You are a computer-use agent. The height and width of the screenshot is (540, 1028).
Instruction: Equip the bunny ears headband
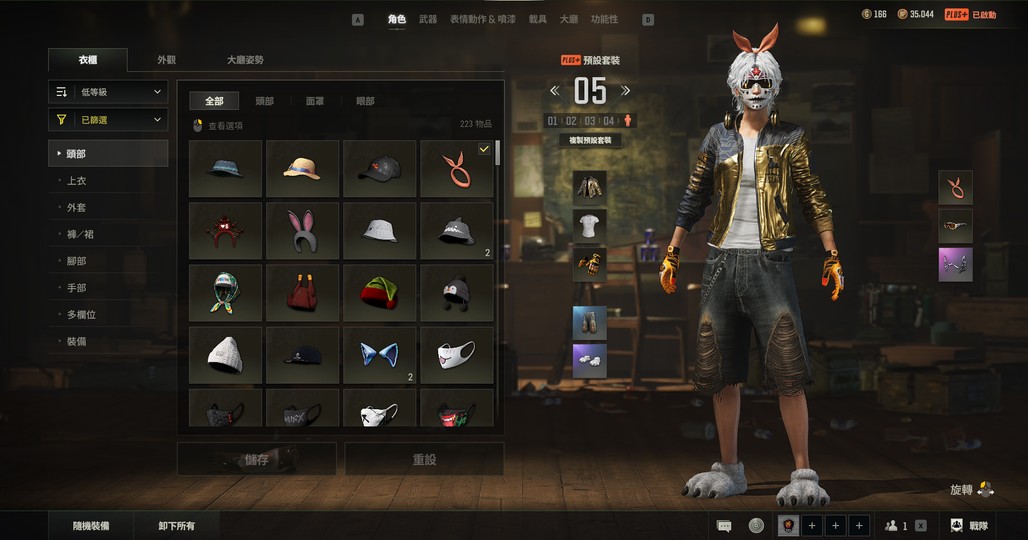click(x=302, y=231)
